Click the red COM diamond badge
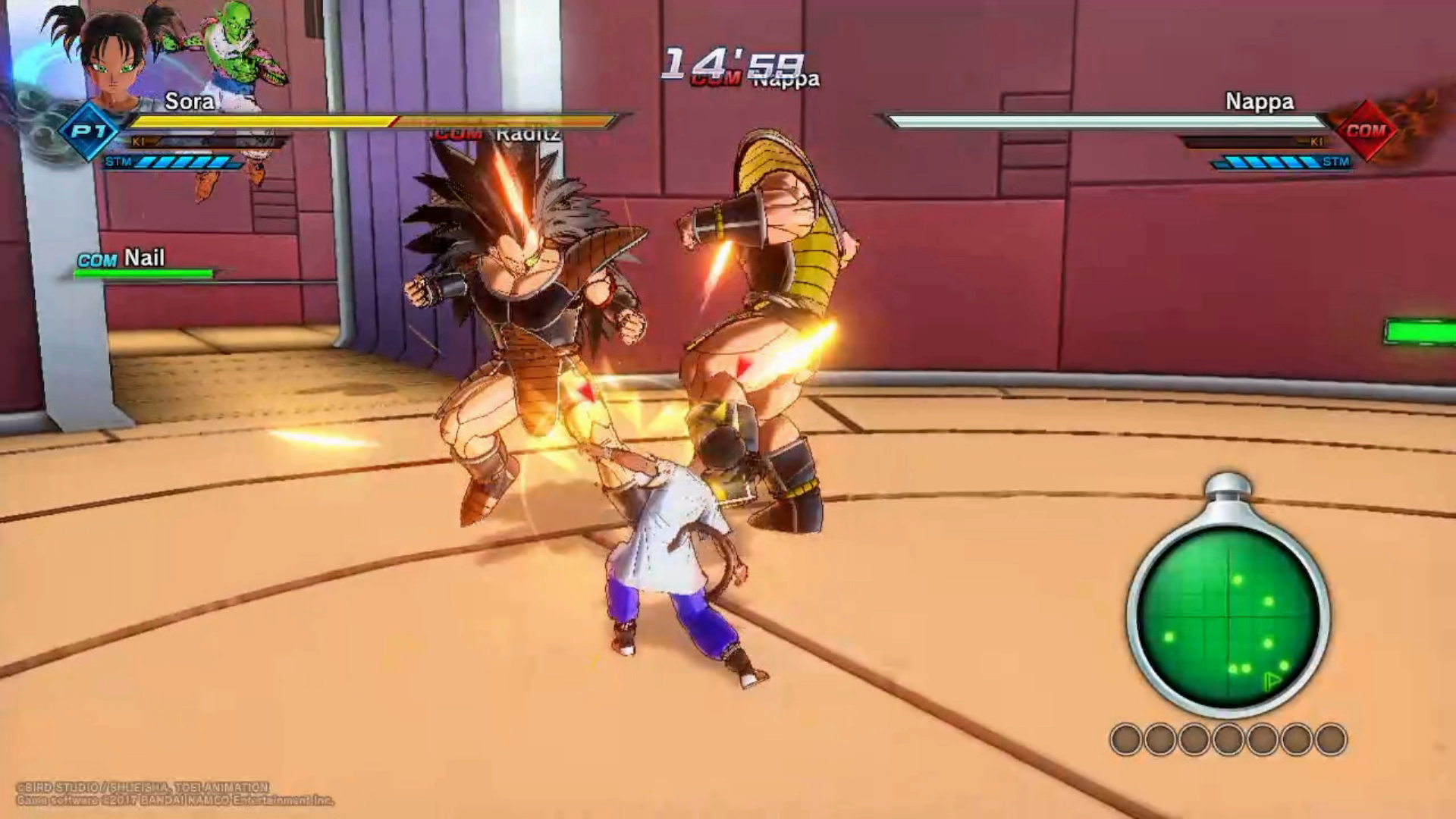Image resolution: width=1456 pixels, height=819 pixels. (x=1365, y=131)
